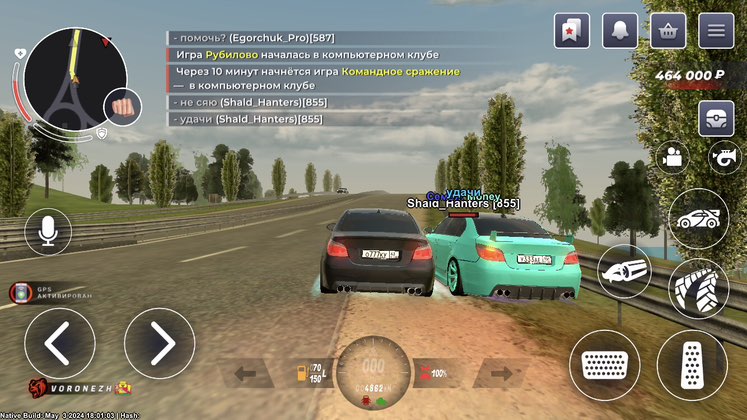The height and width of the screenshot is (420, 747).
Task: Tap the wide brake pedal
Action: click(604, 365)
